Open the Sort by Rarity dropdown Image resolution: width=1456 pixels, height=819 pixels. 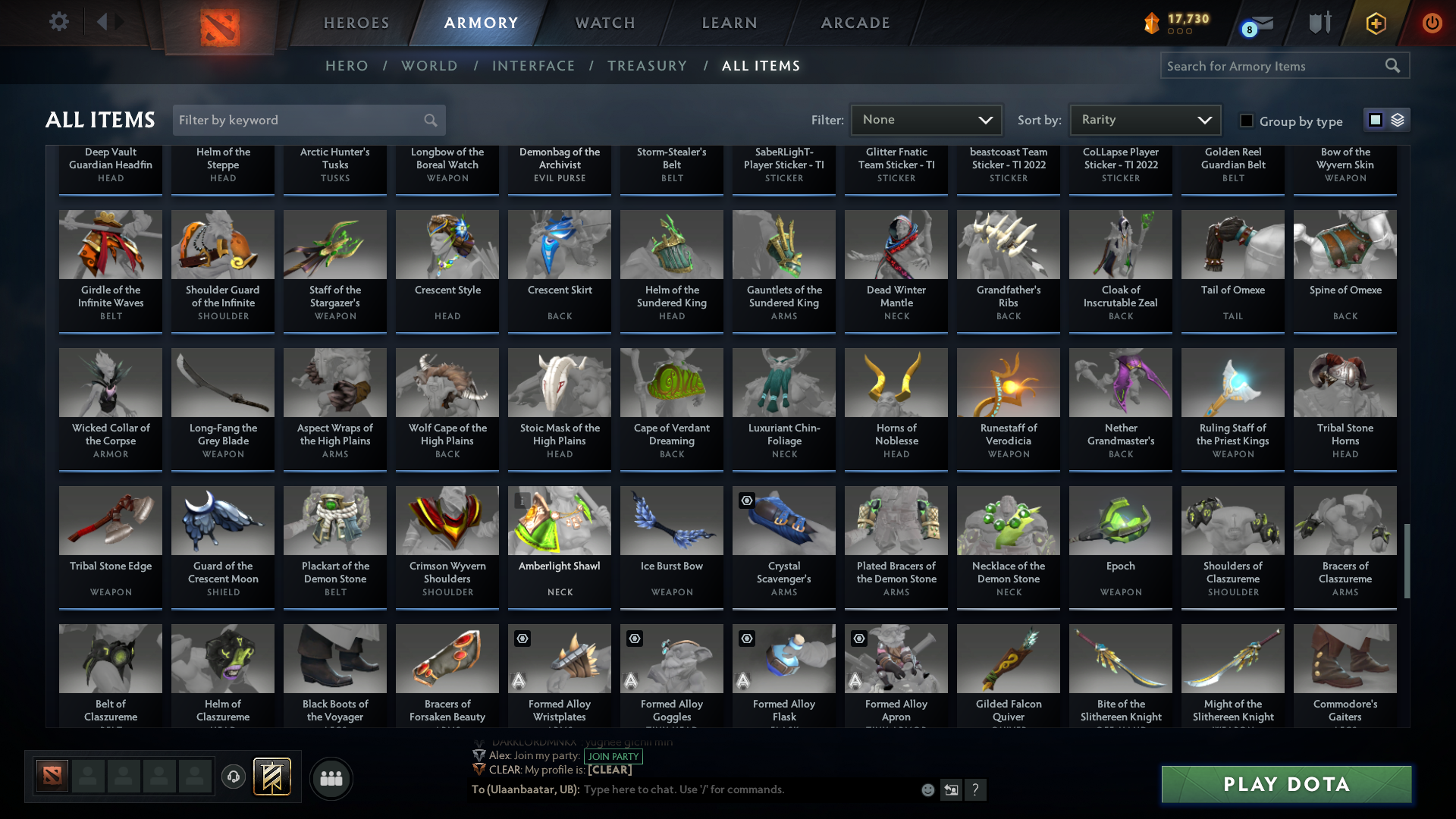click(1145, 119)
